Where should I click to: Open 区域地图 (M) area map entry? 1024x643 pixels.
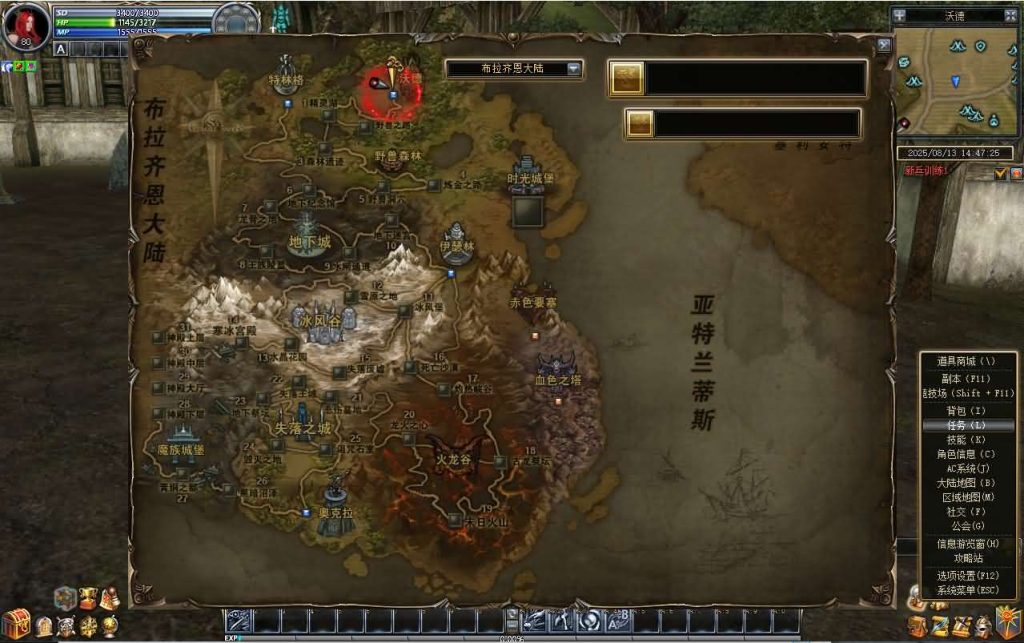pos(967,497)
